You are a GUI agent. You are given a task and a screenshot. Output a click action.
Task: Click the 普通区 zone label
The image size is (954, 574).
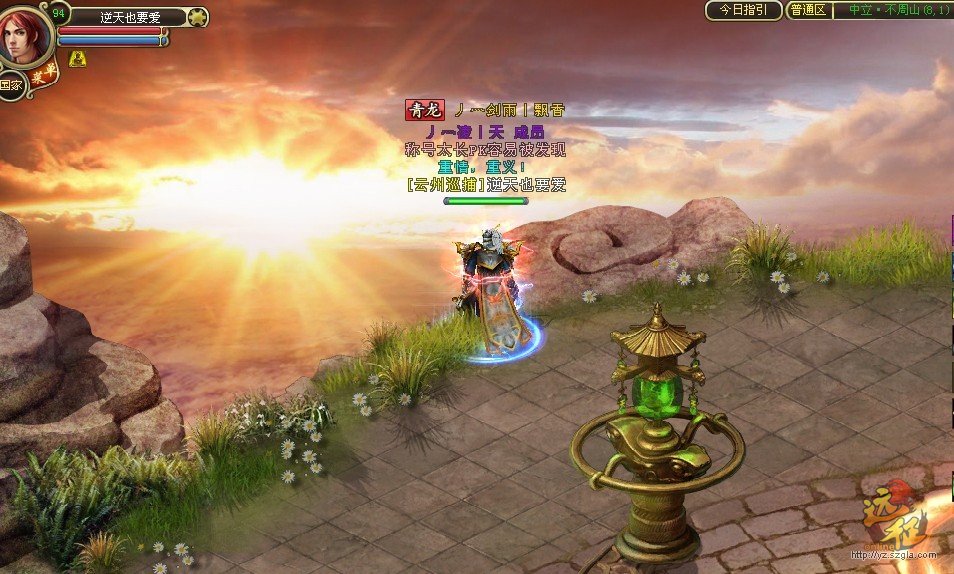808,10
